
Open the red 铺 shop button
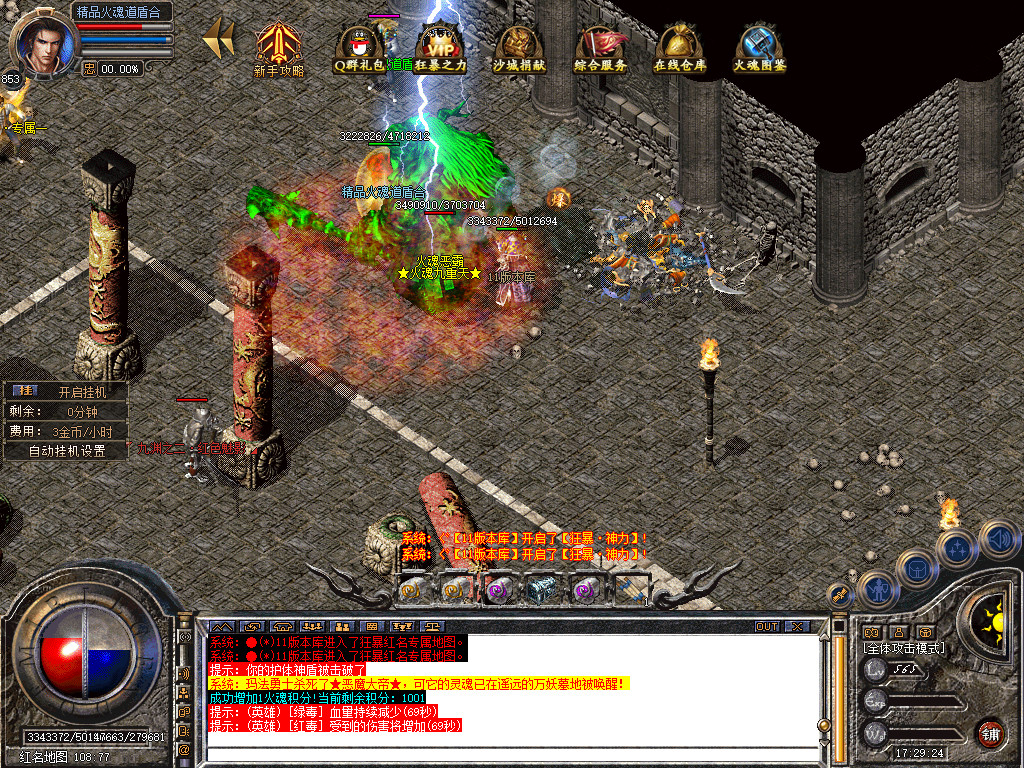(990, 731)
